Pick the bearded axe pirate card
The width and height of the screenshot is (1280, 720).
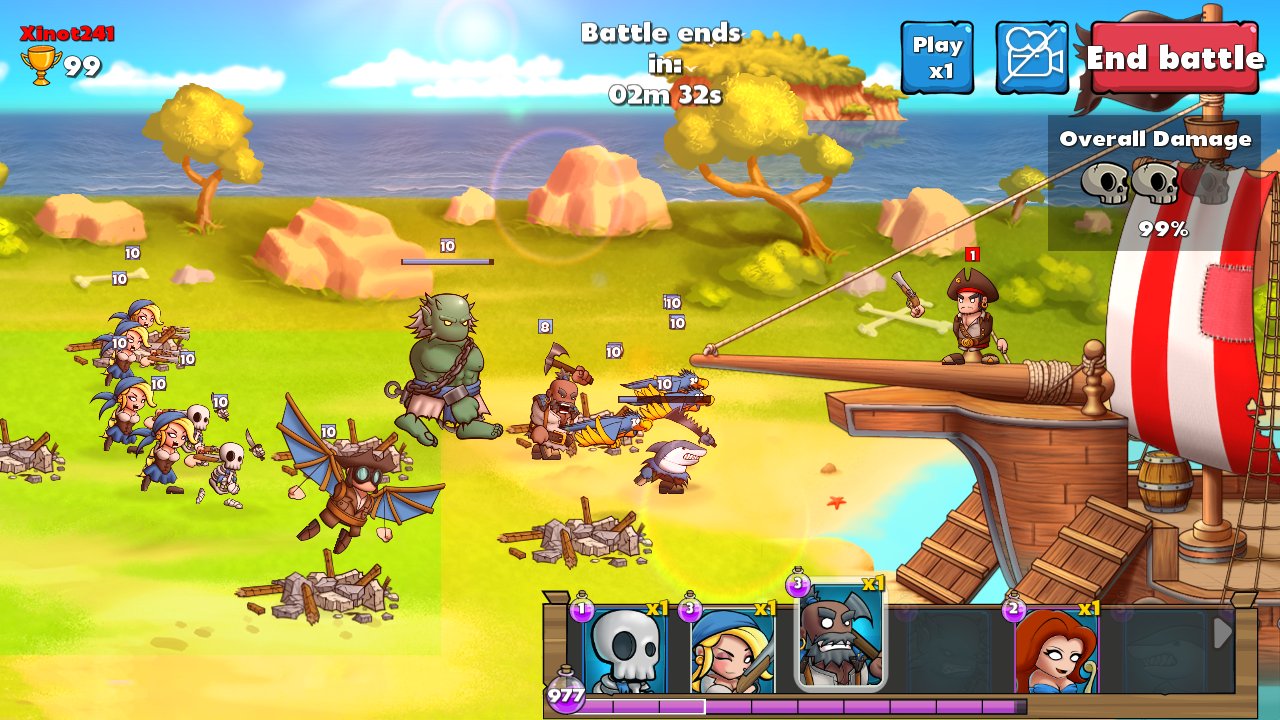[x=840, y=638]
